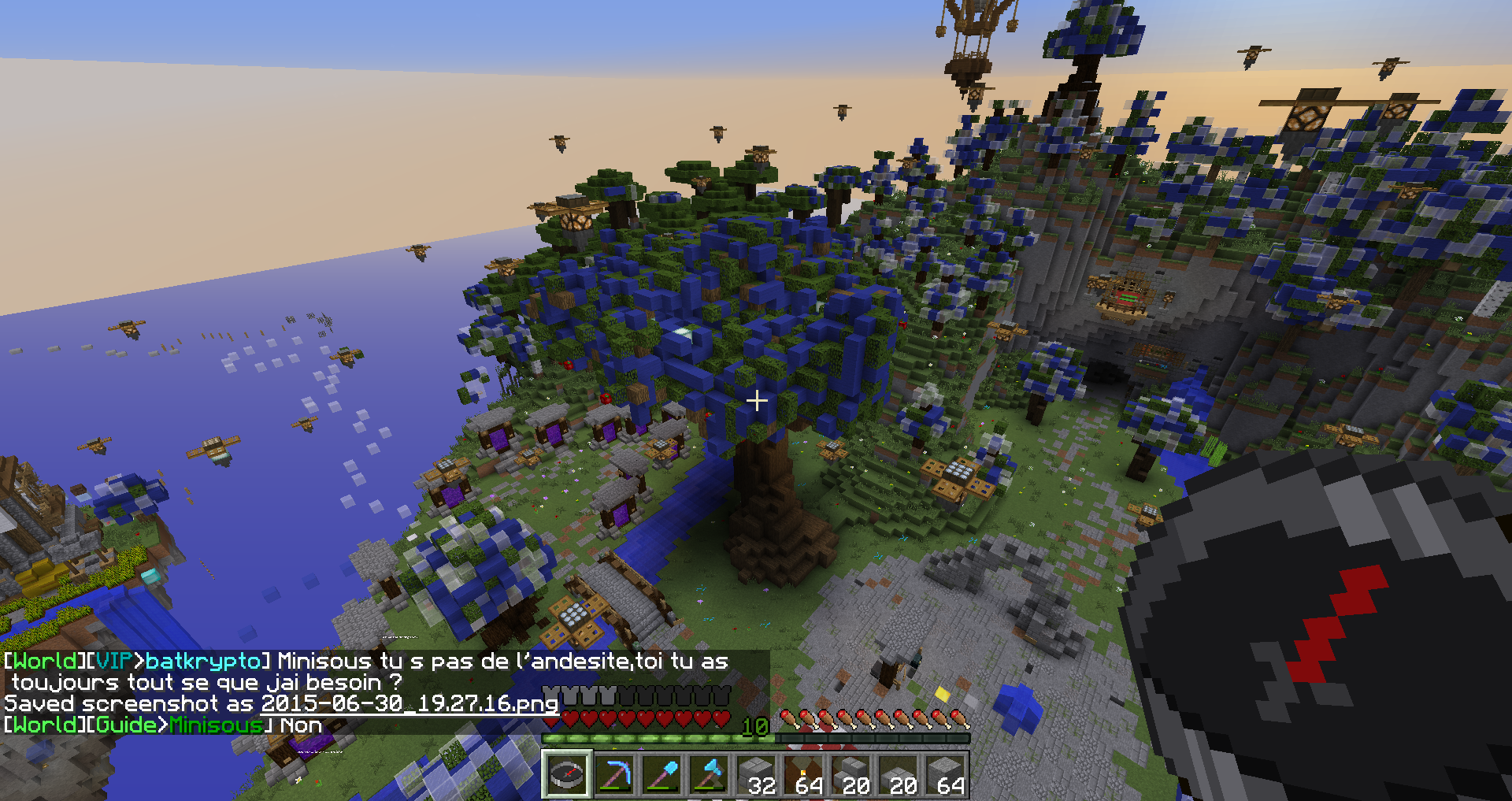This screenshot has height=801, width=1512.
Task: Select the compass hotbar slot
Action: 566,775
